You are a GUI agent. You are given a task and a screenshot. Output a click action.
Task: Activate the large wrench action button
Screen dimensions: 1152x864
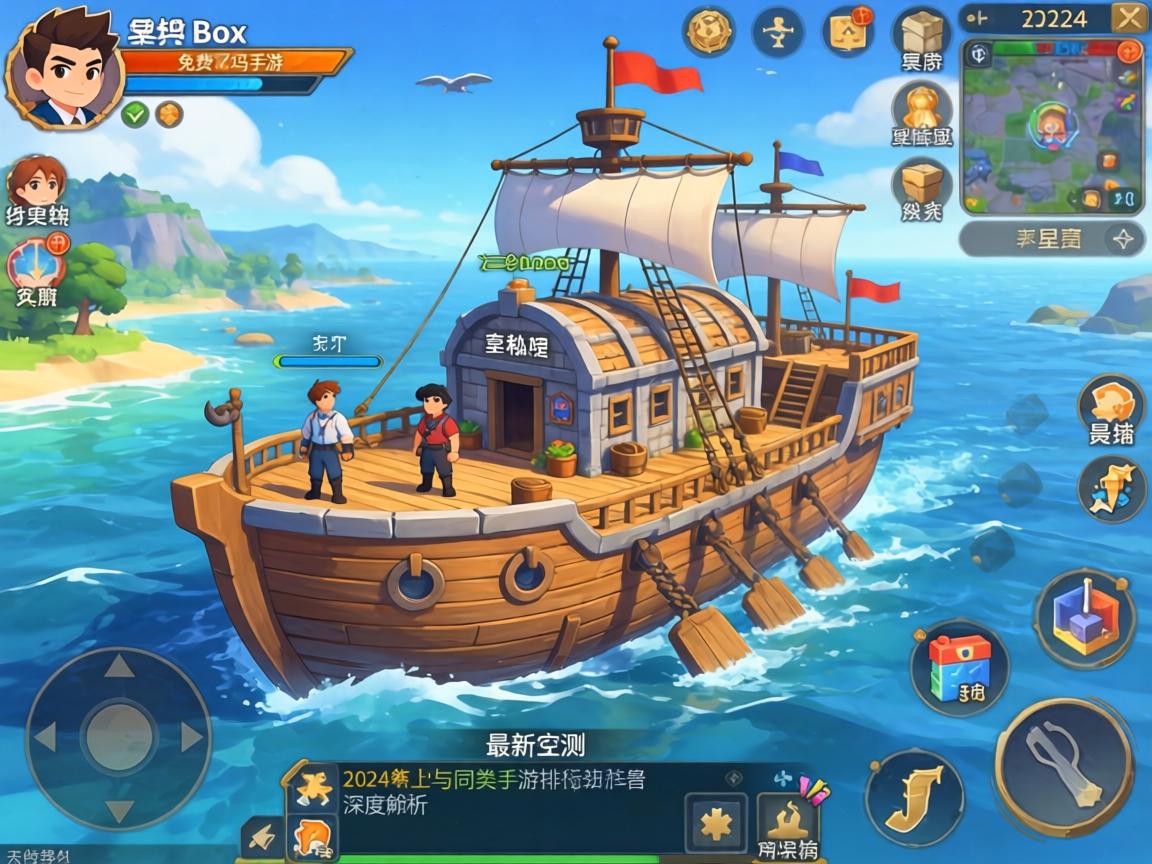tap(1064, 767)
